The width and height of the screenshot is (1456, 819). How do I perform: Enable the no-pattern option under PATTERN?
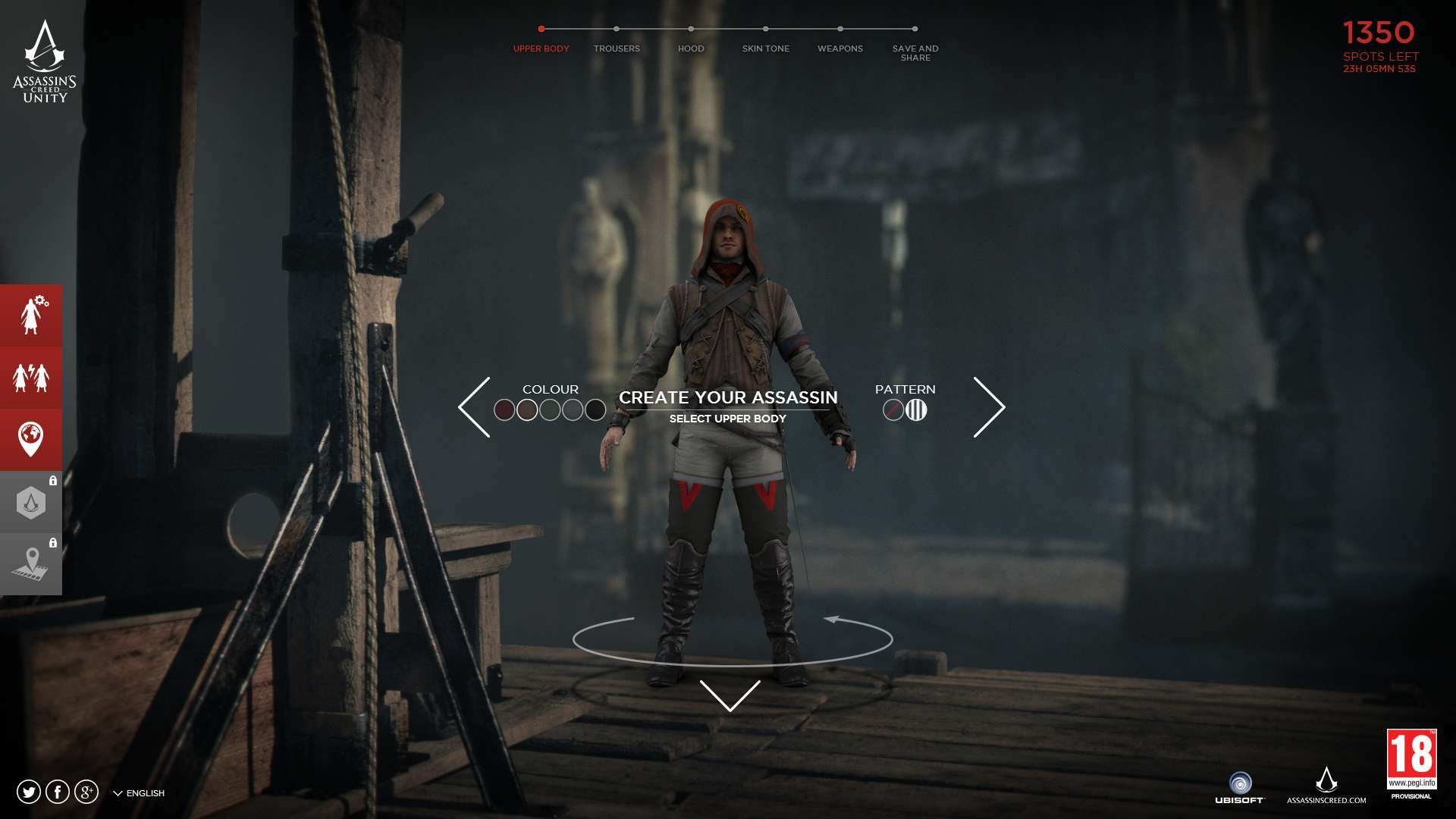pyautogui.click(x=892, y=410)
